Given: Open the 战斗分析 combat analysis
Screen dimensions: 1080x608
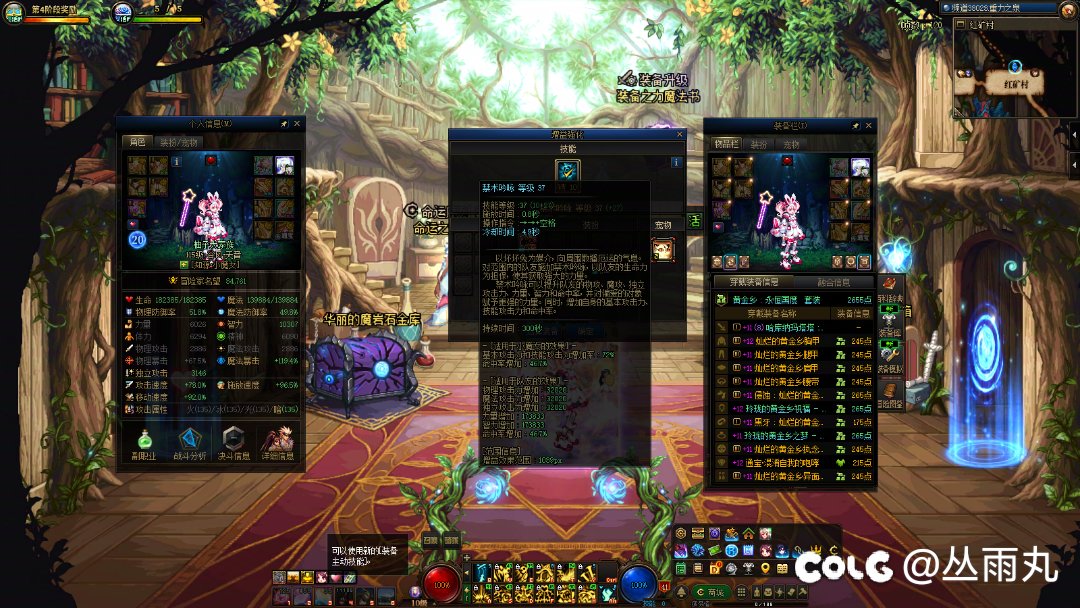Looking at the screenshot, I should (189, 444).
